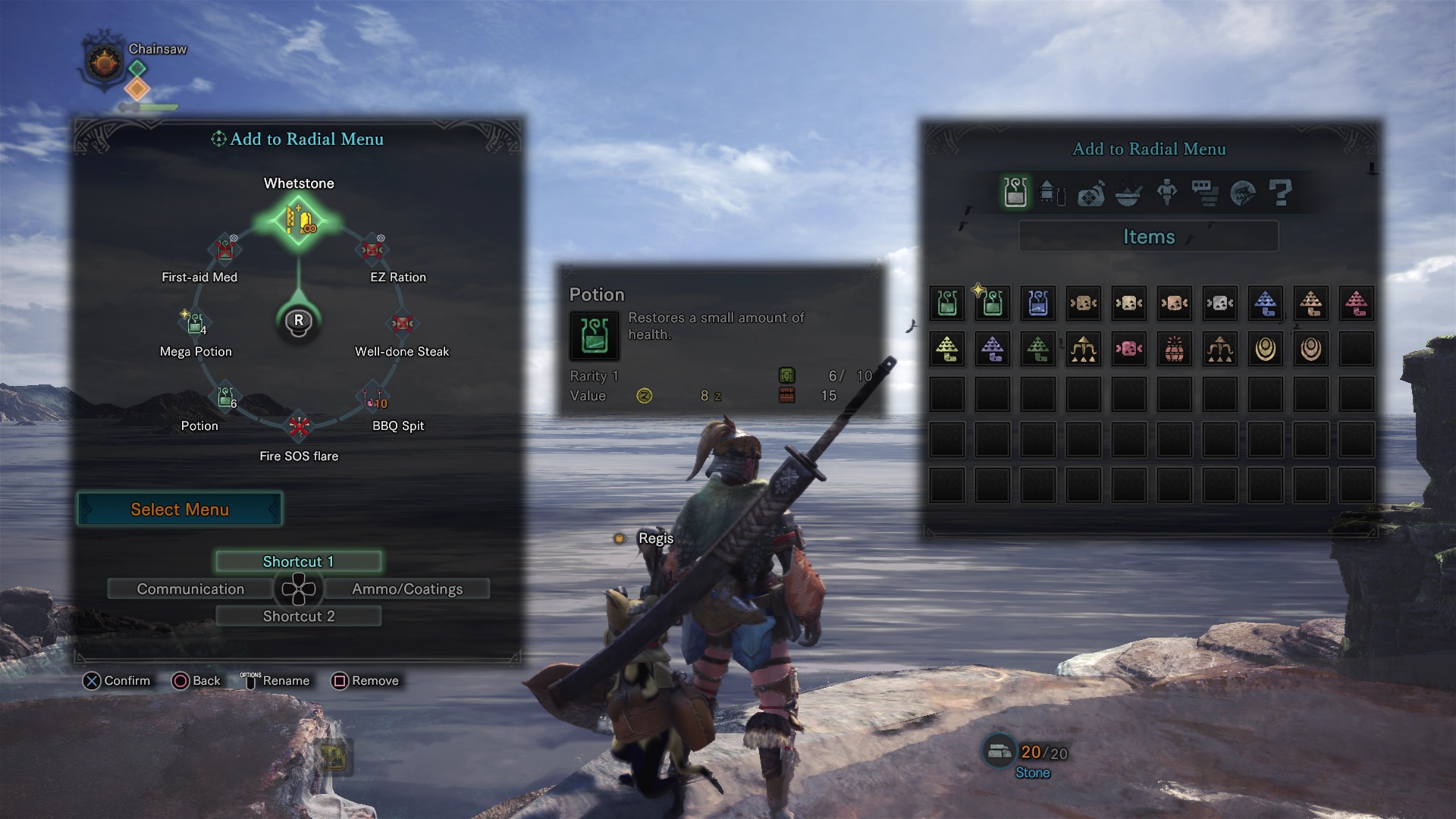Pick the red barrel bomb item

pyautogui.click(x=1174, y=349)
